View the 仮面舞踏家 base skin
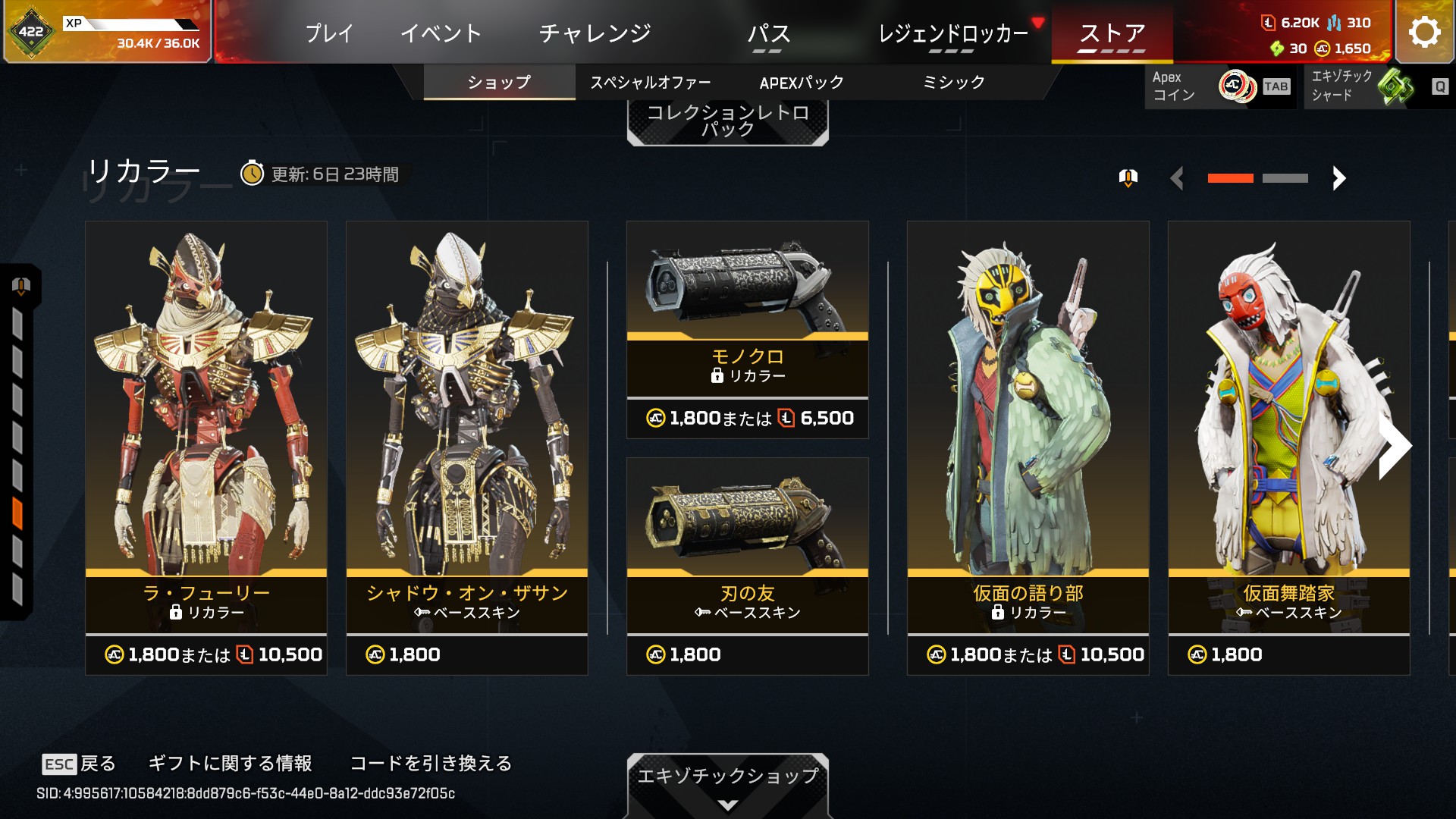Screen dimensions: 1456x819 (x=1289, y=447)
